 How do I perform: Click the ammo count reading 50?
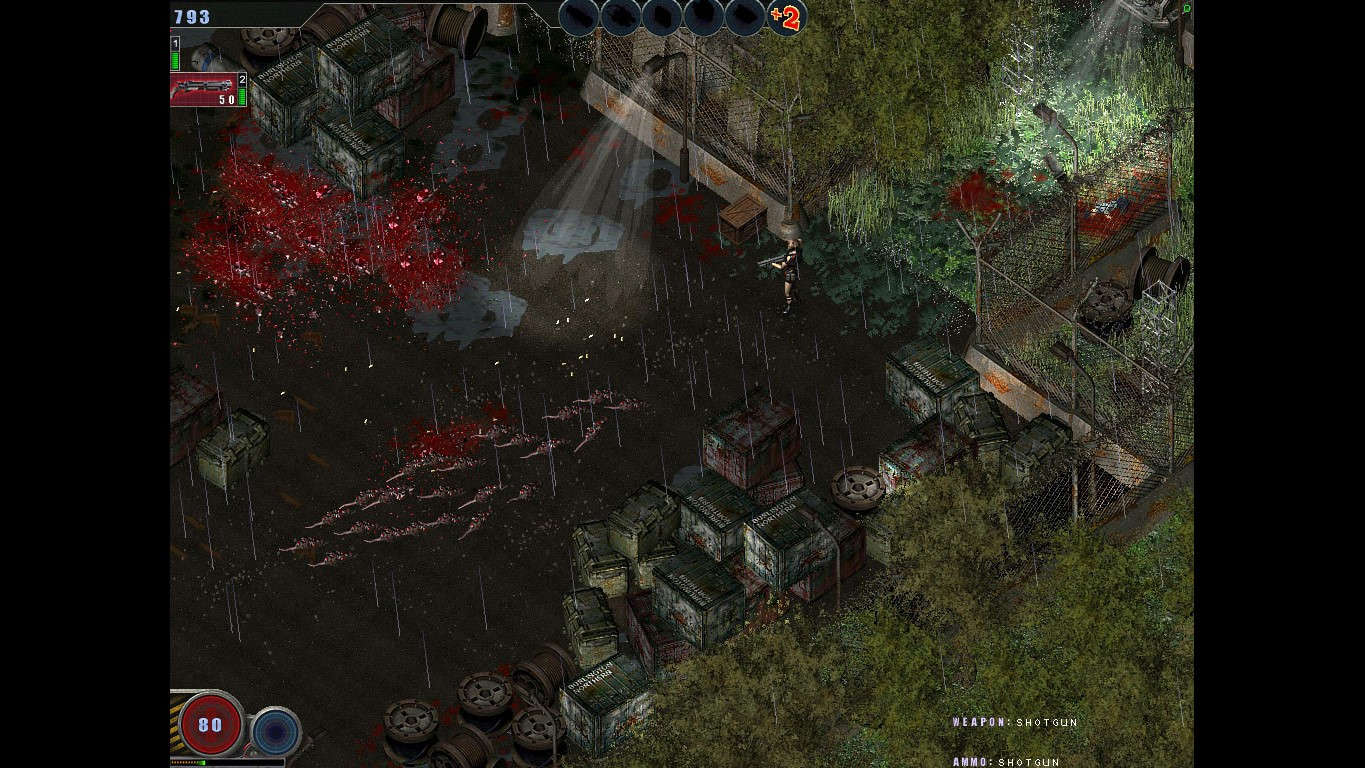click(227, 98)
